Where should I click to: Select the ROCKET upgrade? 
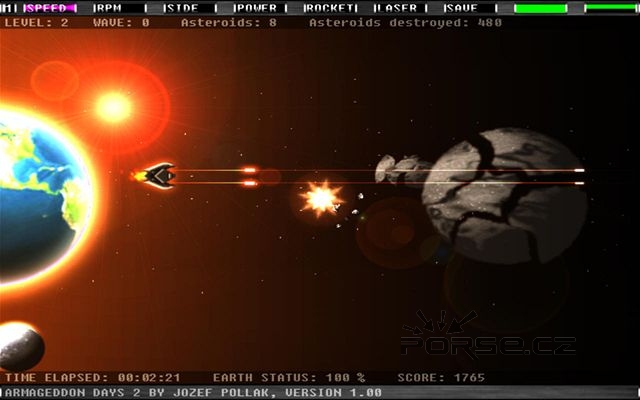[x=329, y=8]
